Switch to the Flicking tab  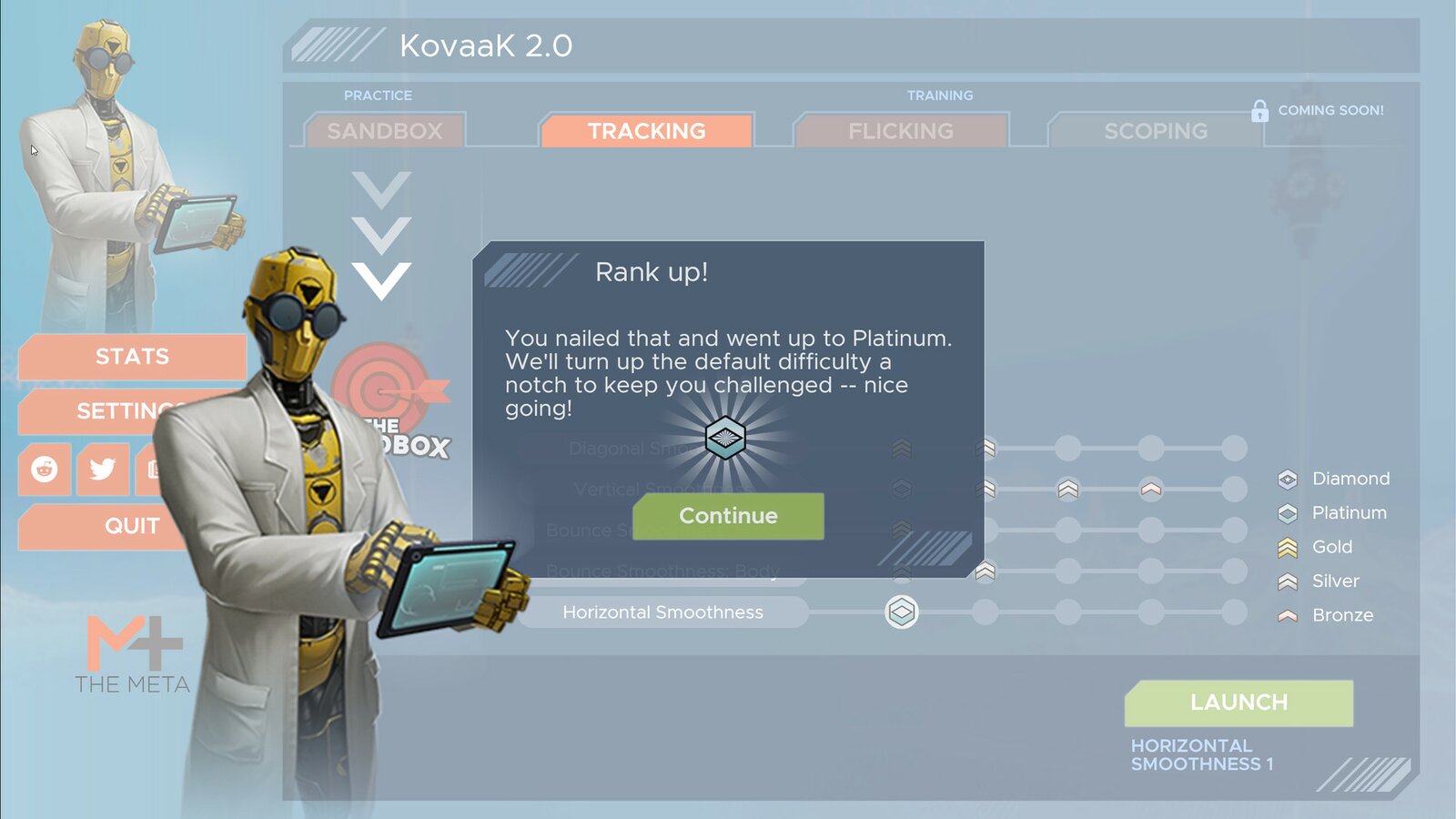click(900, 130)
